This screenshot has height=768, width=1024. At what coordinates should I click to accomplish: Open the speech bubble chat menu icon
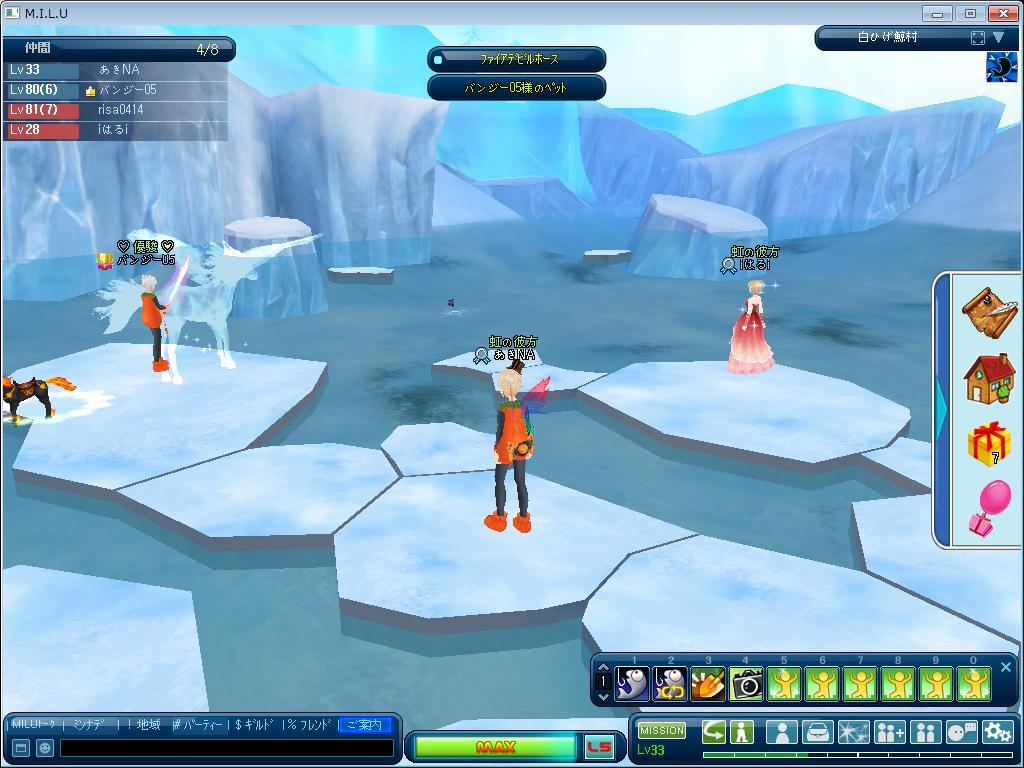click(x=961, y=732)
